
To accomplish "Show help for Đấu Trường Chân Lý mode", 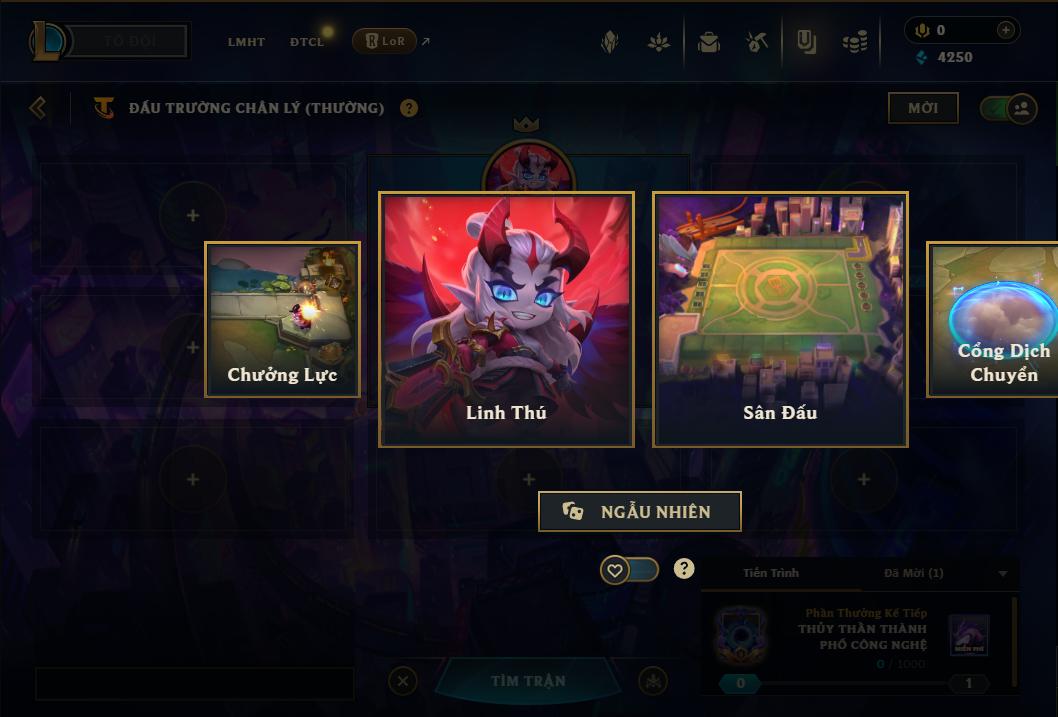I will (409, 108).
